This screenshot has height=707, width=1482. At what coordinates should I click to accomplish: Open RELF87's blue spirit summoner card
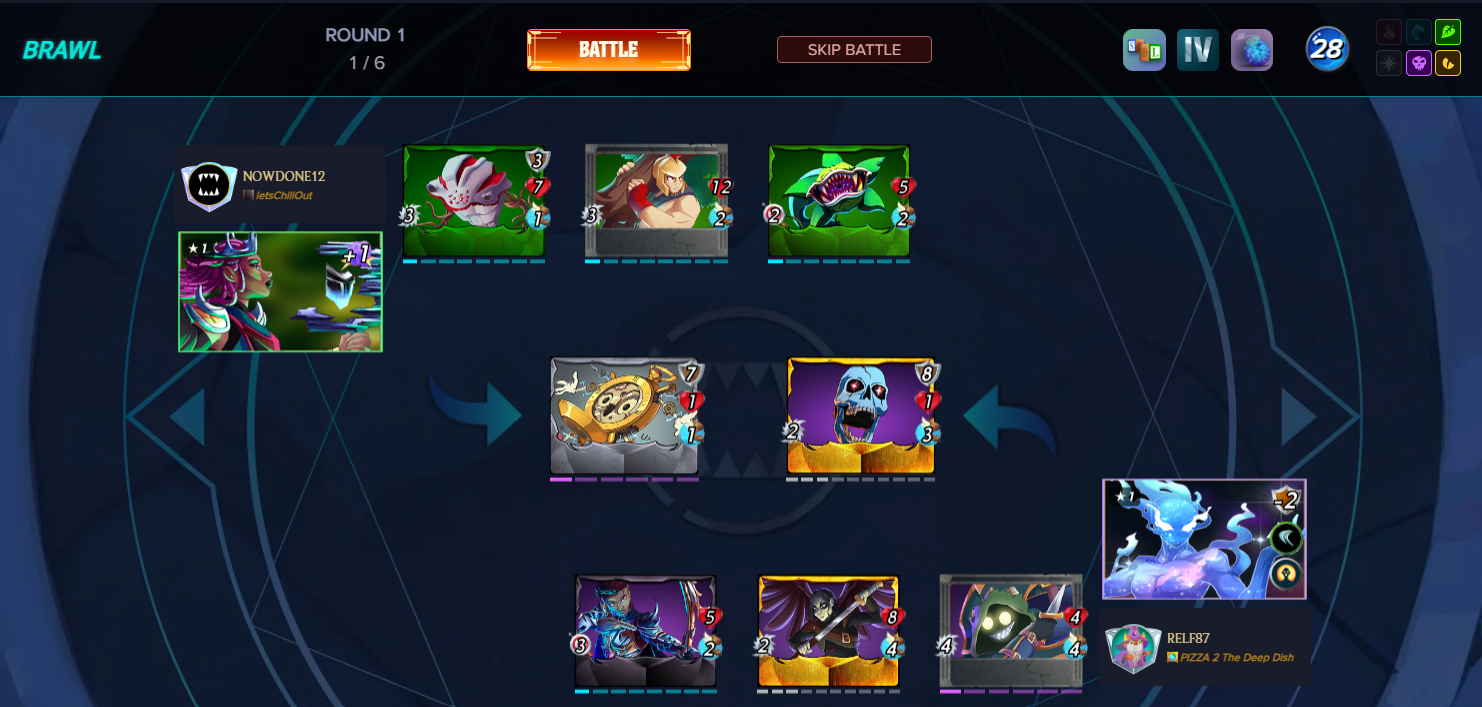click(1204, 539)
